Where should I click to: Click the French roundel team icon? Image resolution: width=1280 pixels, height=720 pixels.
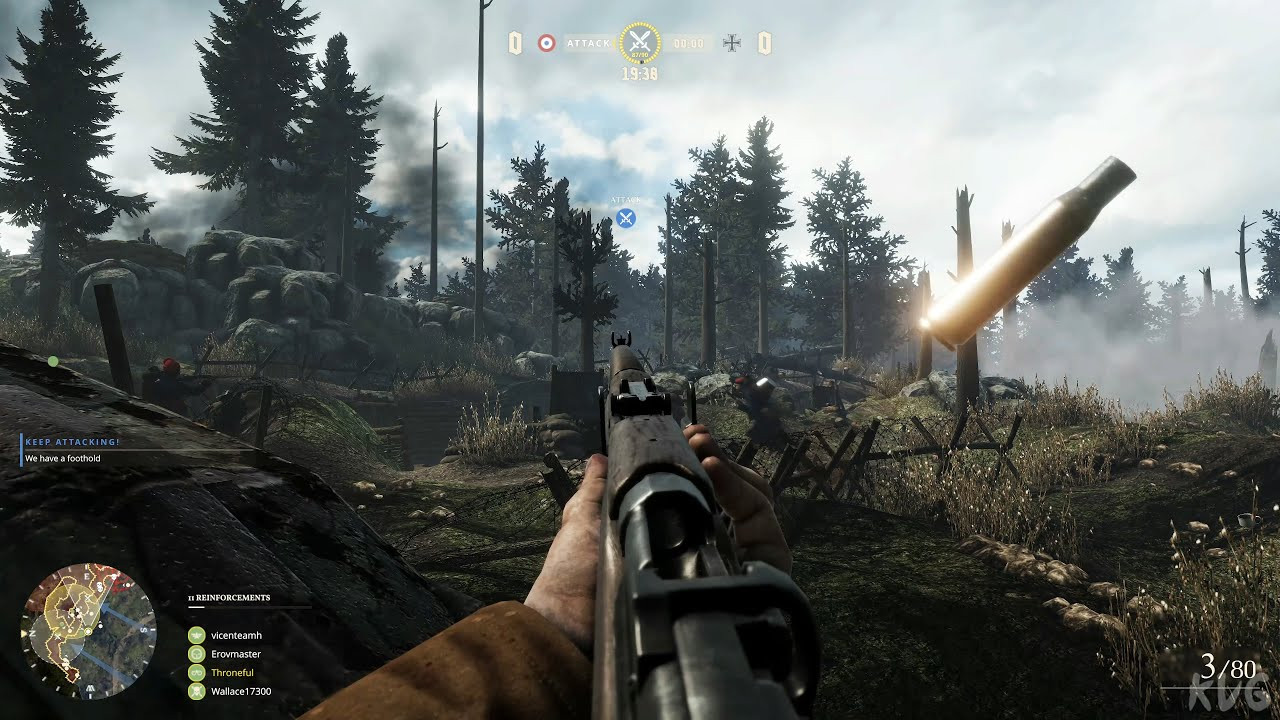click(546, 43)
